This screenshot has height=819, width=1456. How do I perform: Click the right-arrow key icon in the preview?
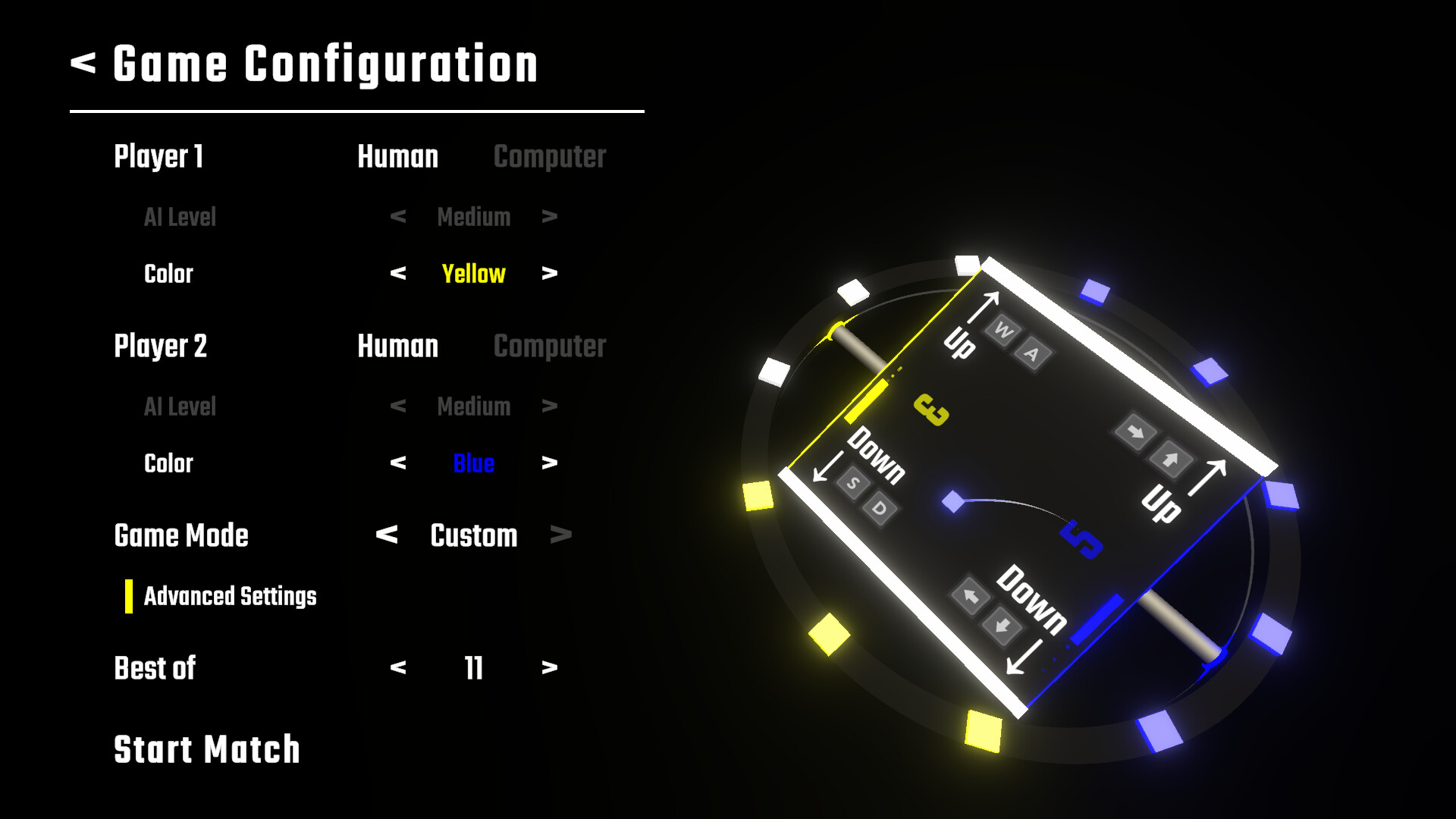(1137, 430)
